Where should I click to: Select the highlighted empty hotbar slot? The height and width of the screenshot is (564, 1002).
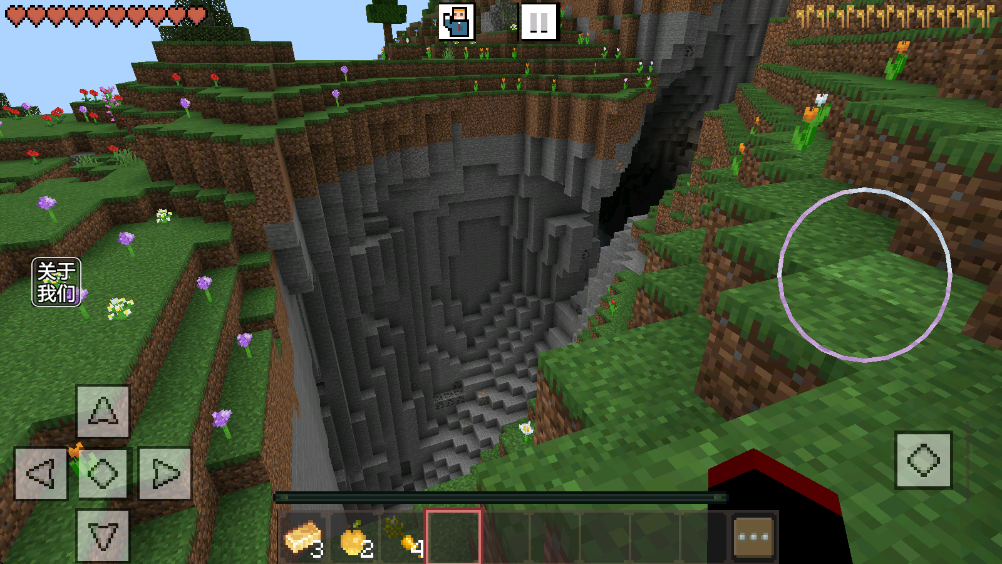pos(454,538)
